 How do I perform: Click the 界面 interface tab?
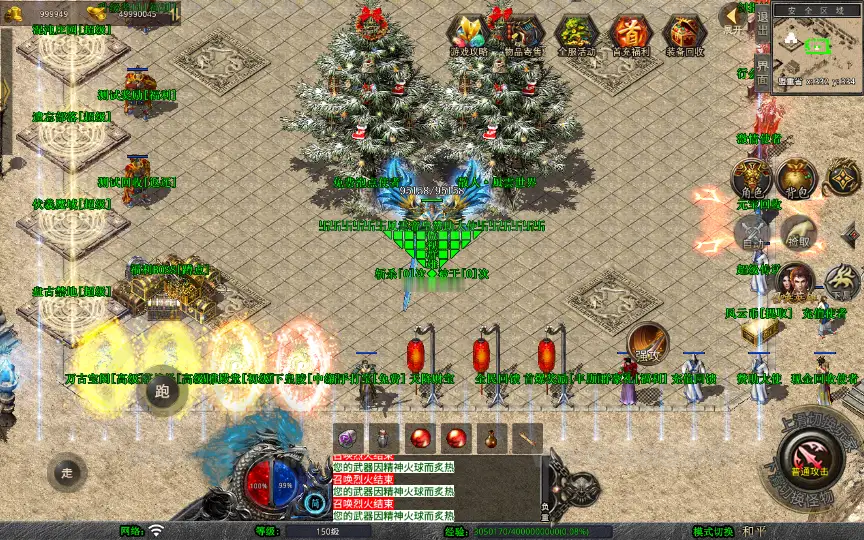pyautogui.click(x=762, y=72)
